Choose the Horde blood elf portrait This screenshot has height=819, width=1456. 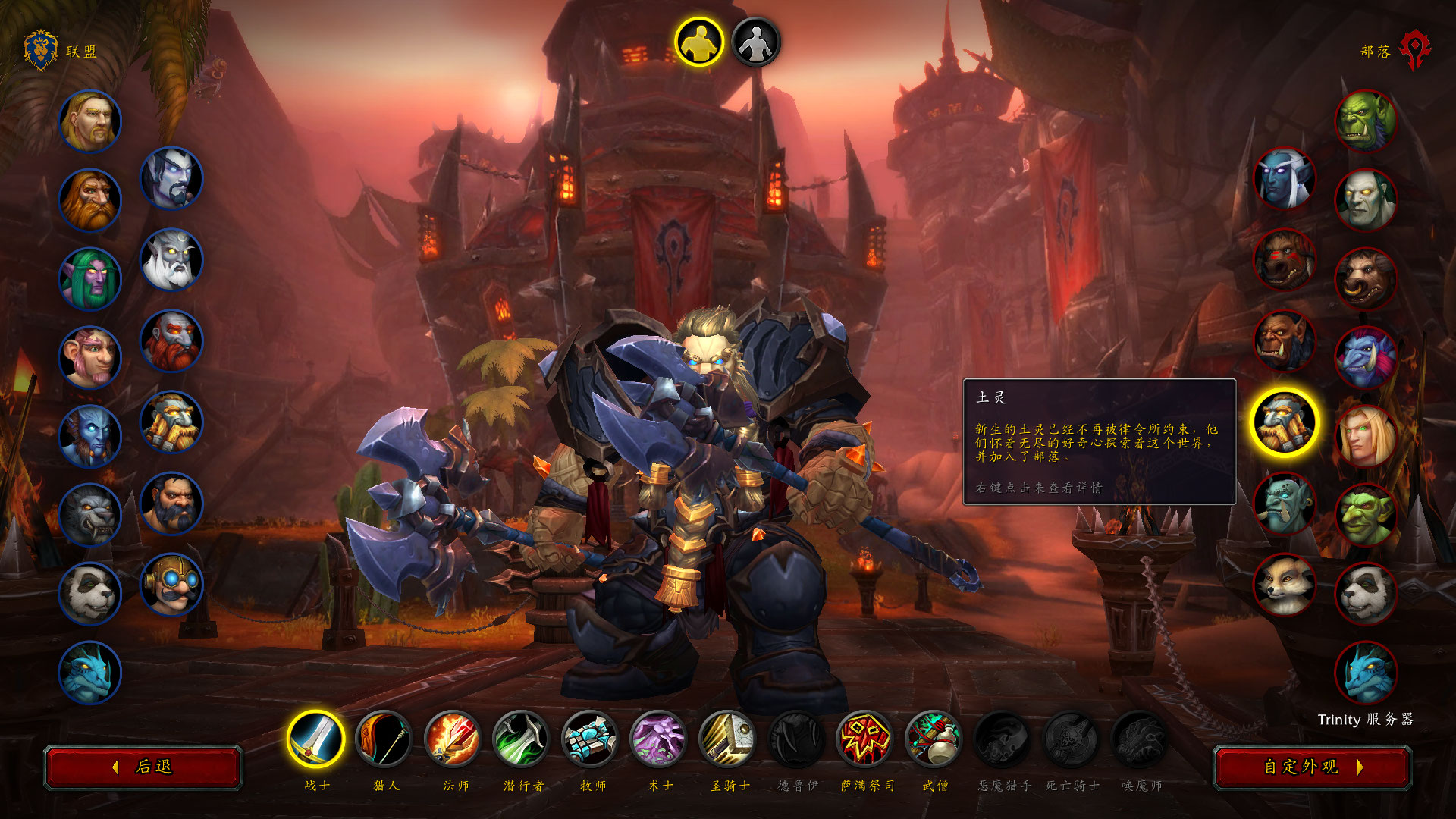click(x=1366, y=437)
